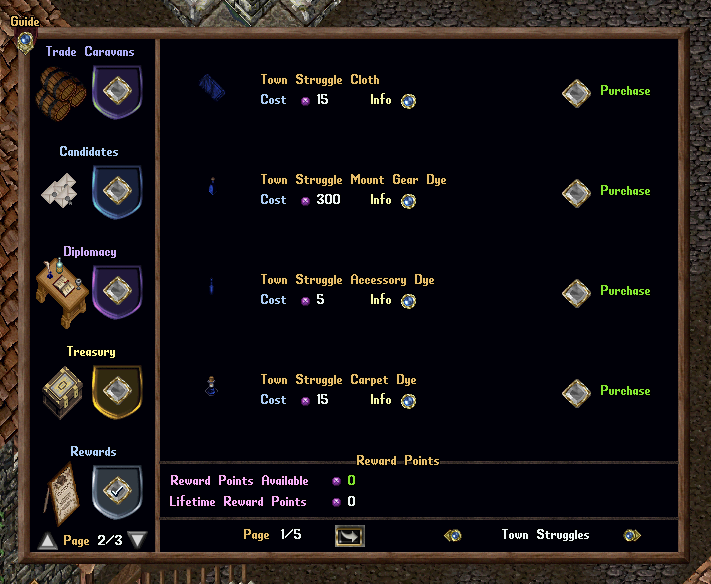This screenshot has height=584, width=711.
Task: Switch to the Diplomacy section
Action: 117,291
